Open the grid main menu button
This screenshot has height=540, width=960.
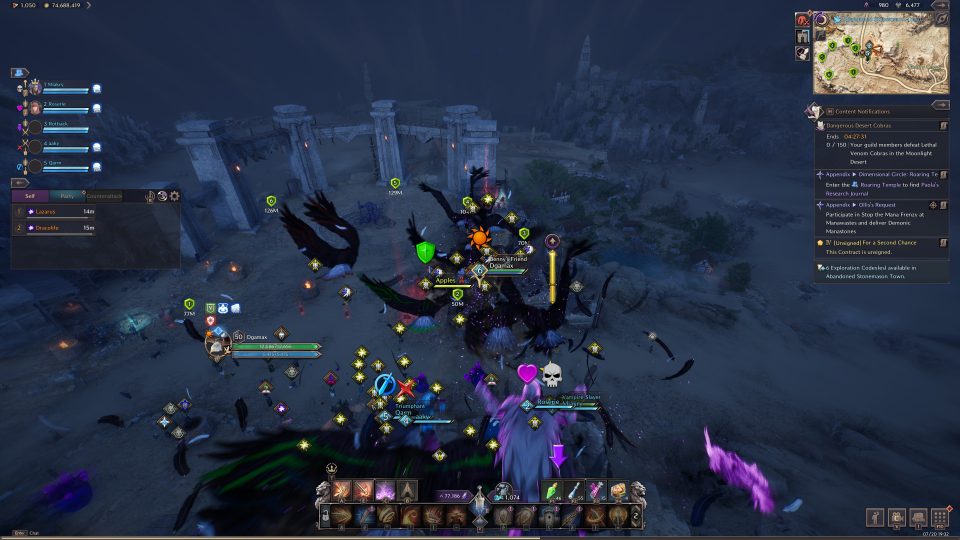[x=939, y=518]
